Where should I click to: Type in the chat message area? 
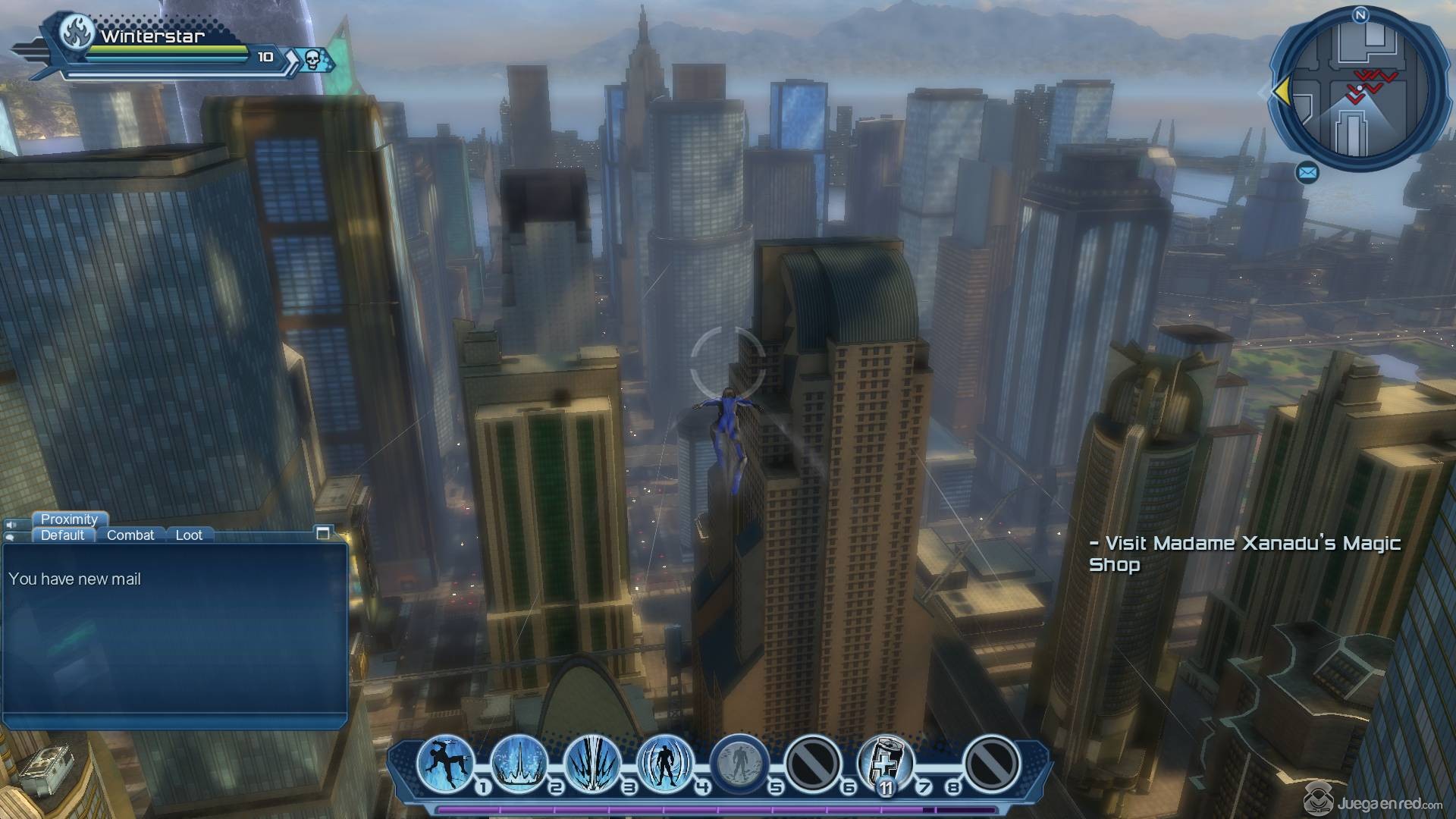point(174,637)
